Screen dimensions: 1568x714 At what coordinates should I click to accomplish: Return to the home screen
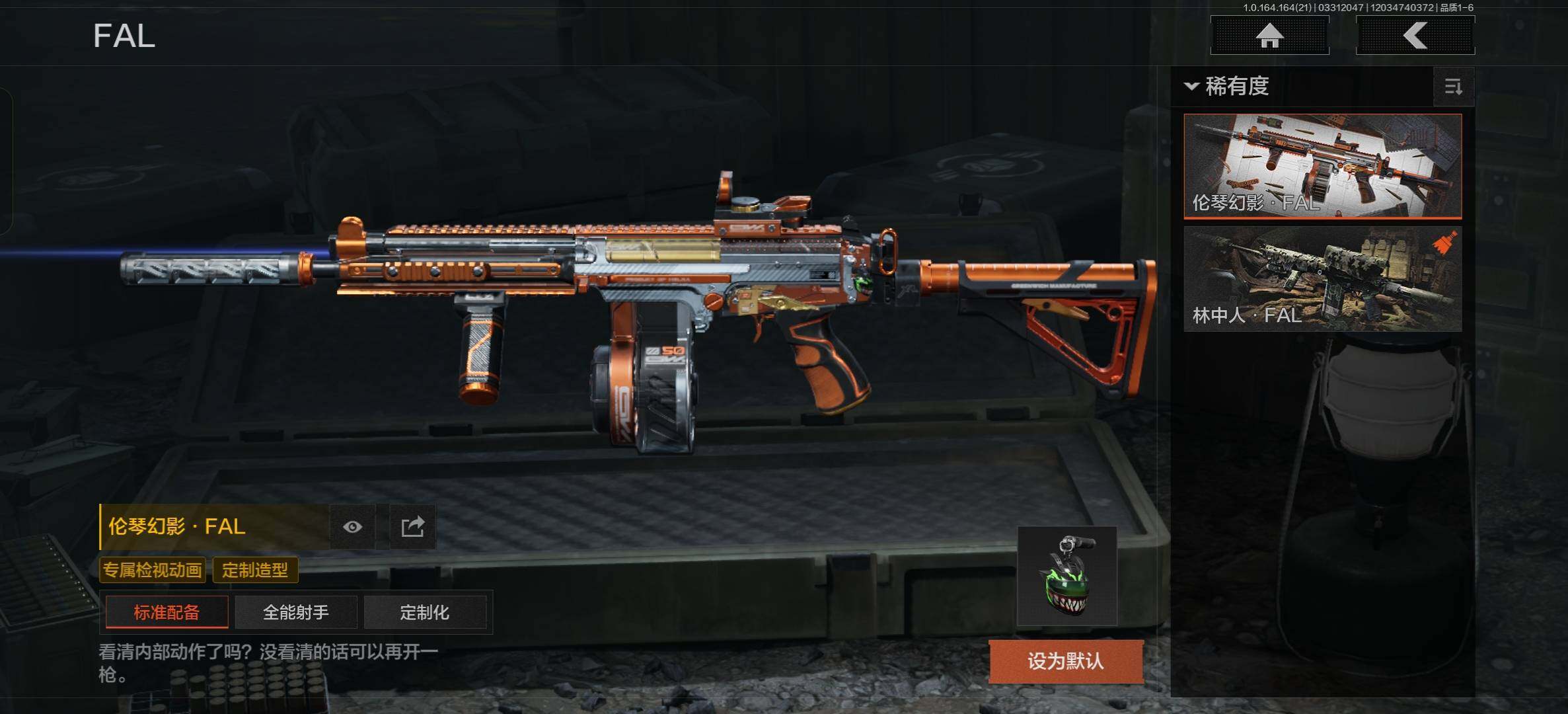click(1269, 36)
